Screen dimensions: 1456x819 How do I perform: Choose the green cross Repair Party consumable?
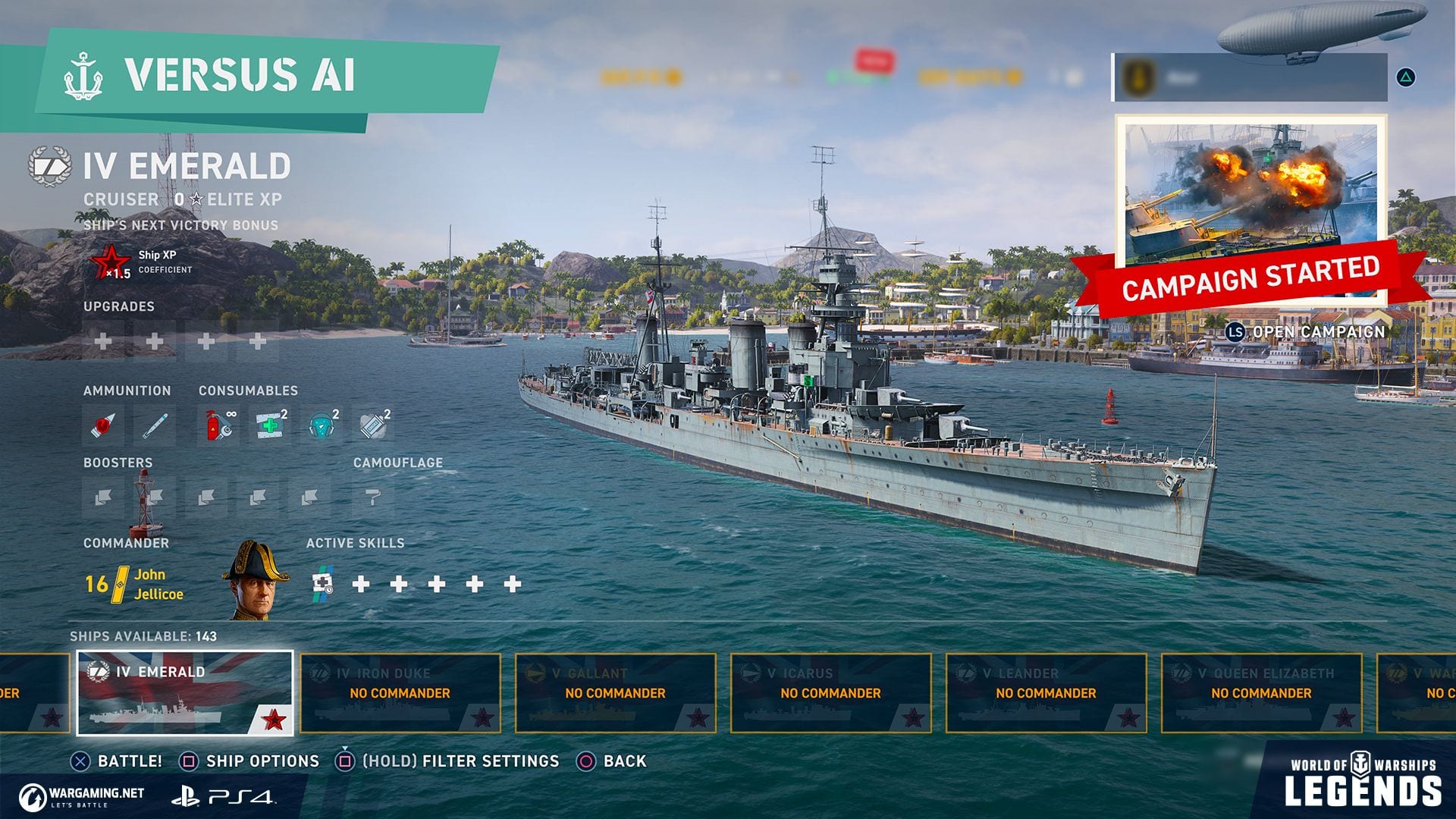click(x=270, y=425)
